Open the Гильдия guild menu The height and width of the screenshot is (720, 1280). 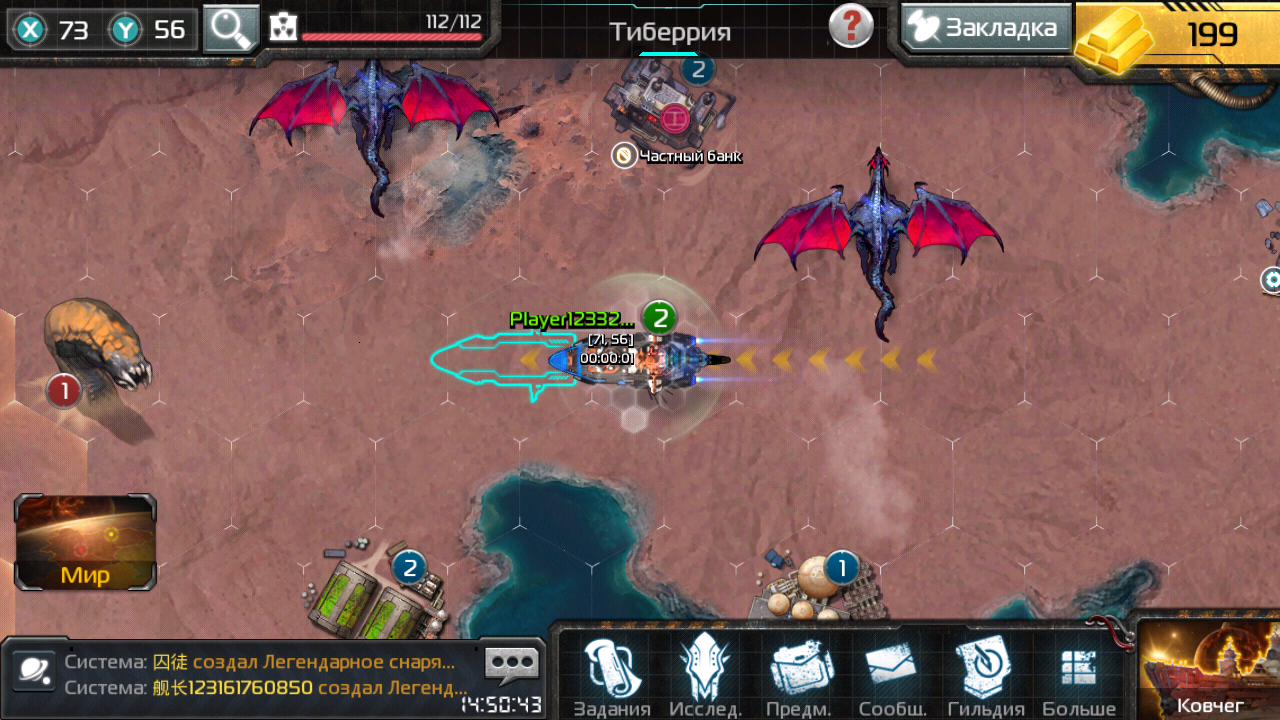[x=985, y=678]
